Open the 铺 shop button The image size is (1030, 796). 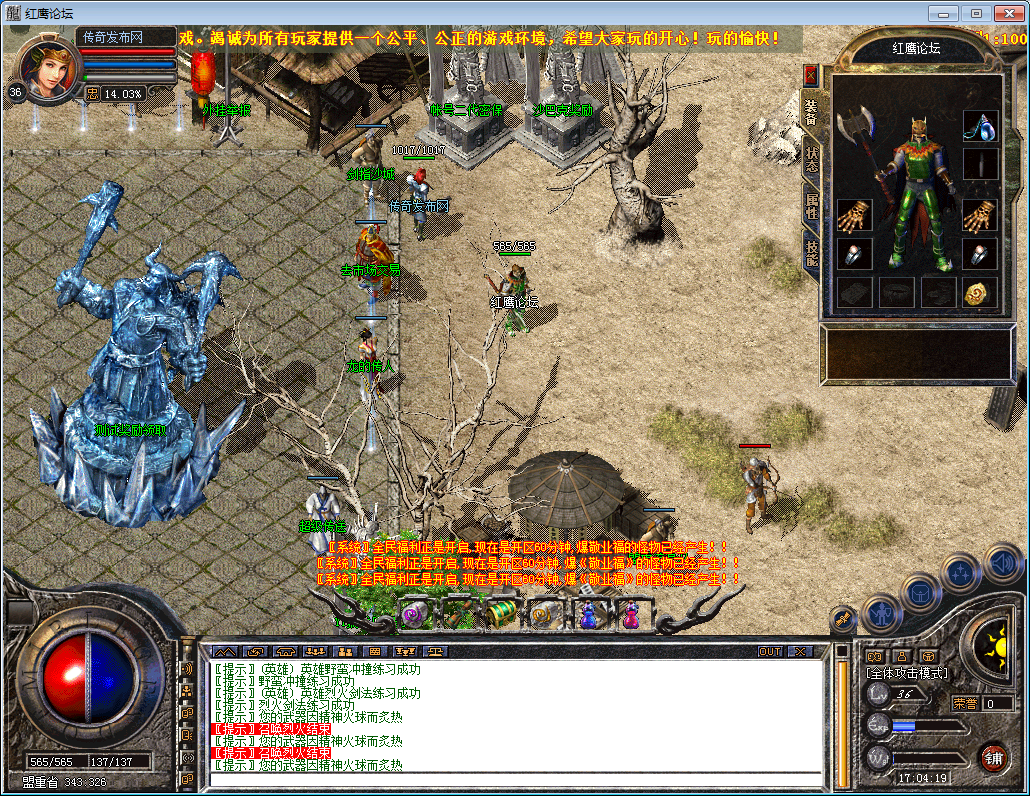coord(993,757)
